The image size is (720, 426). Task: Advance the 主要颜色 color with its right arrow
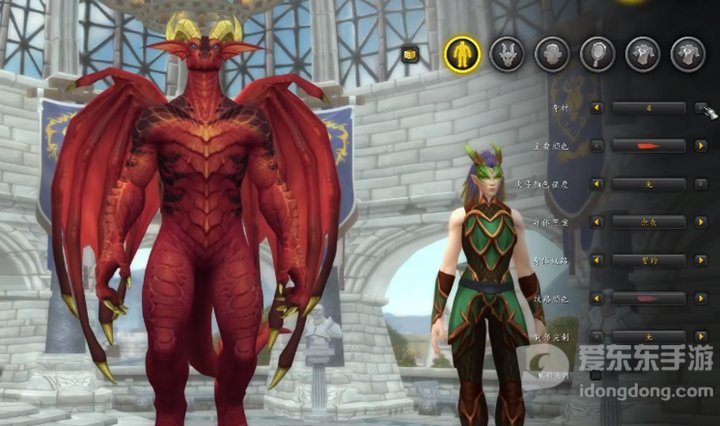point(703,145)
